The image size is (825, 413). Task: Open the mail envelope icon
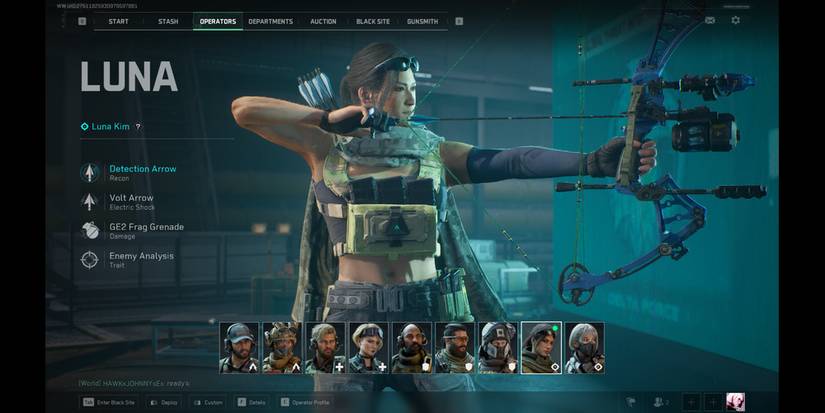(x=710, y=20)
